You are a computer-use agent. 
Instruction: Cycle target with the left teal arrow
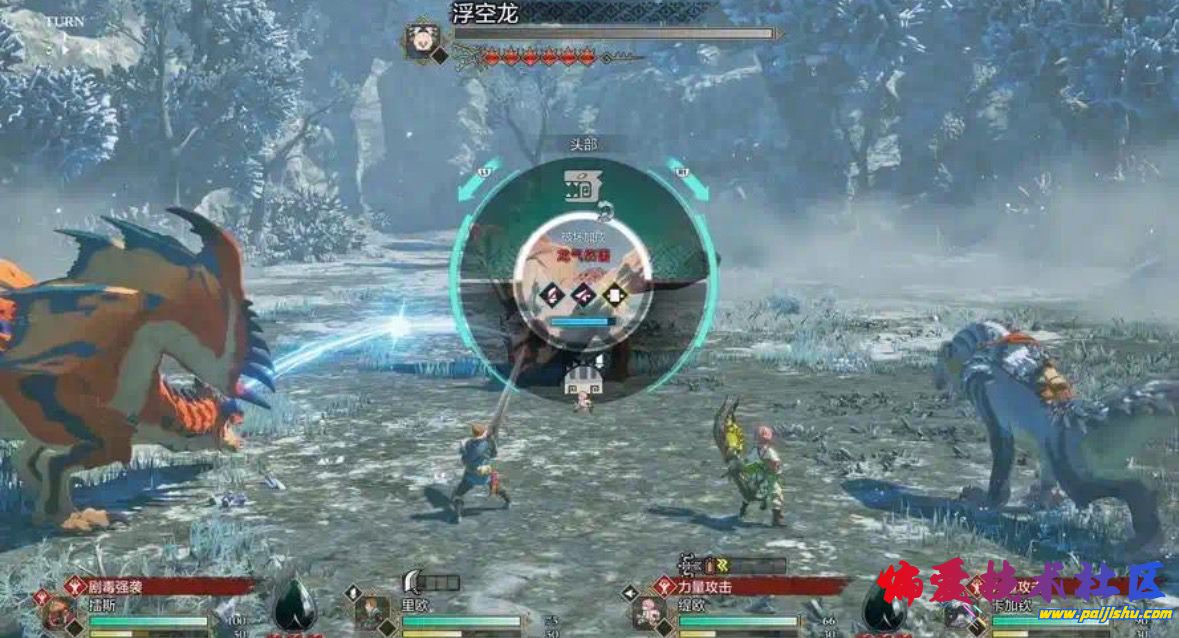point(475,178)
